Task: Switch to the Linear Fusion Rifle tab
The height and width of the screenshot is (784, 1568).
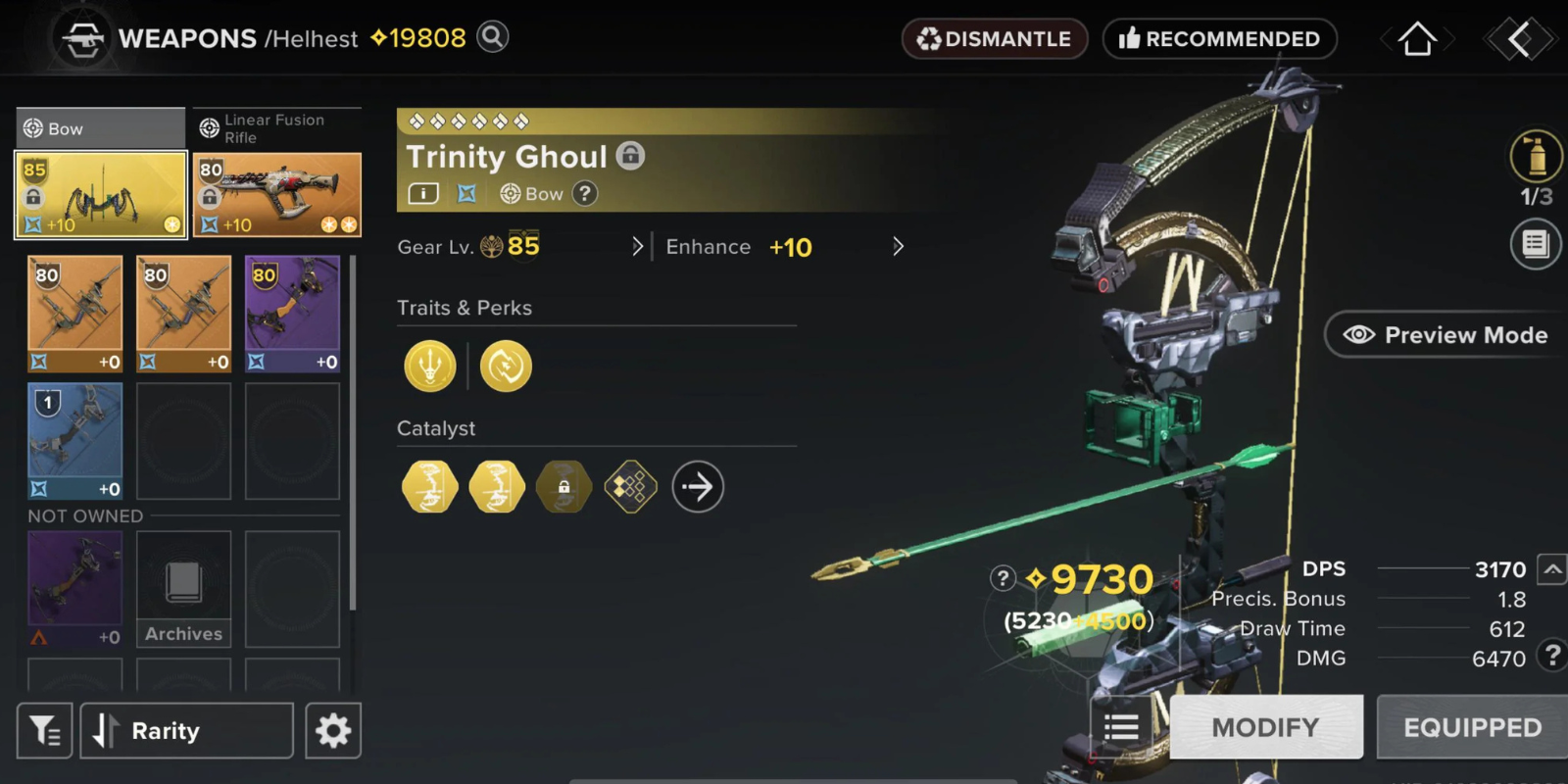Action: 275,127
